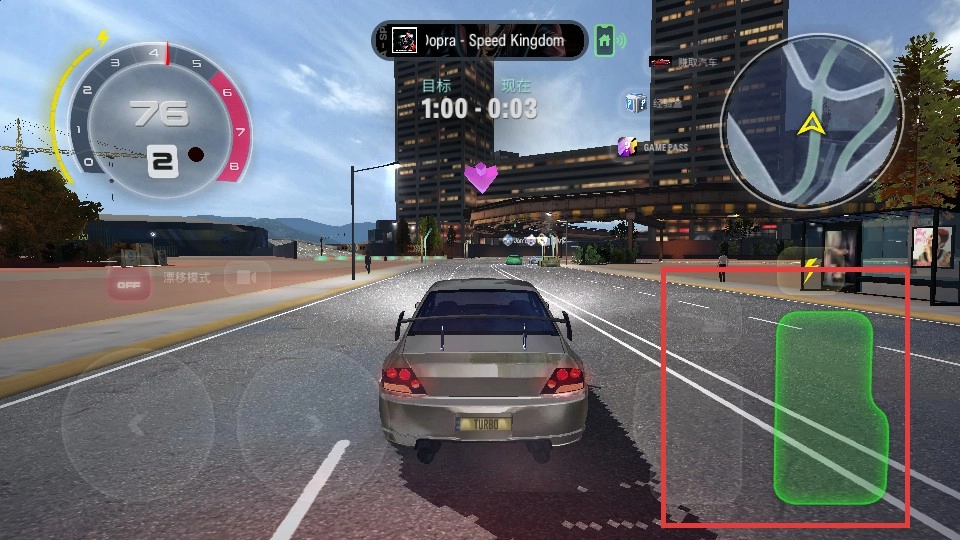Open the circular minimap
This screenshot has width=960, height=540.
[x=811, y=122]
